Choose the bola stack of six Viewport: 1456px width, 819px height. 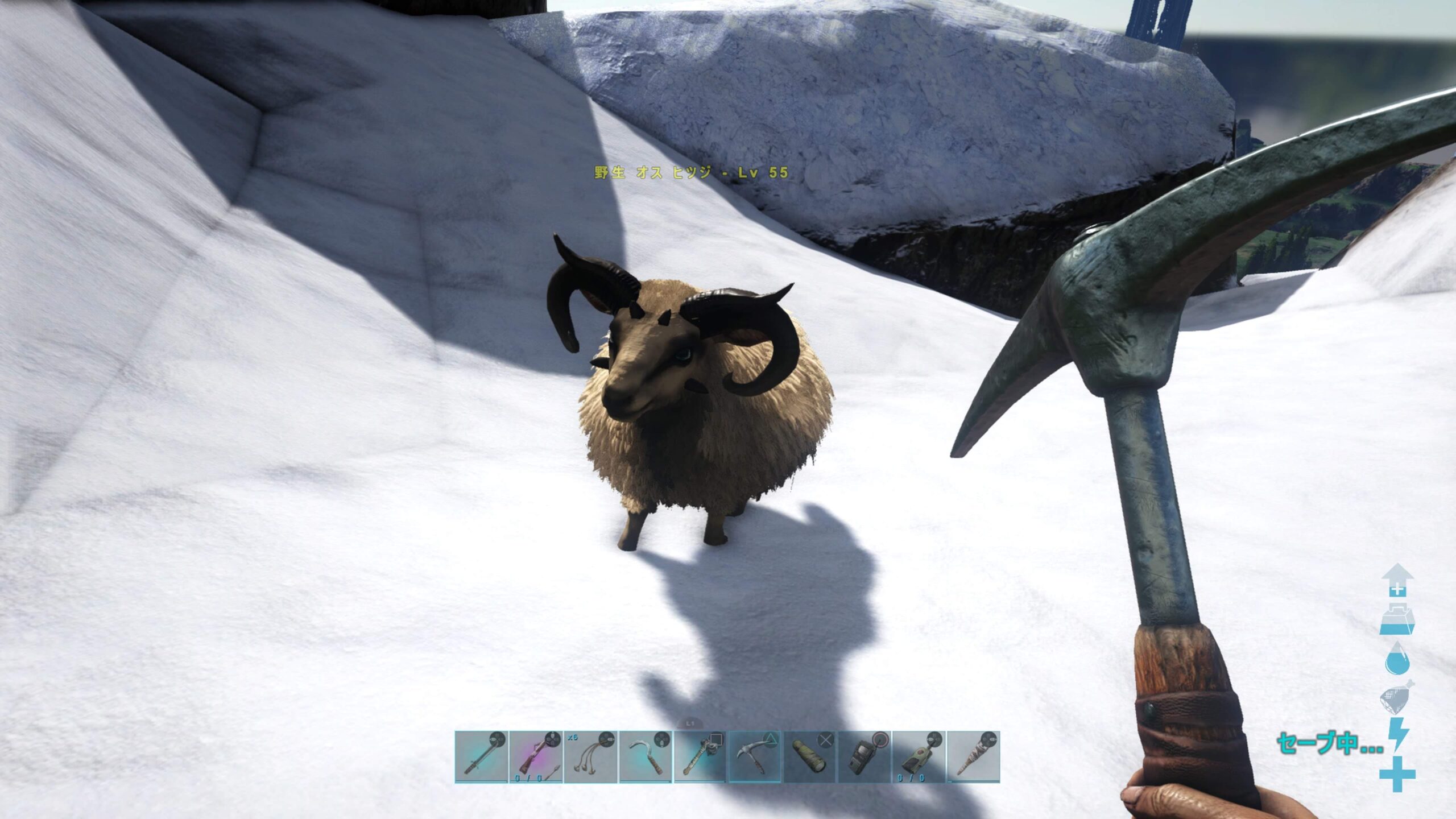590,757
